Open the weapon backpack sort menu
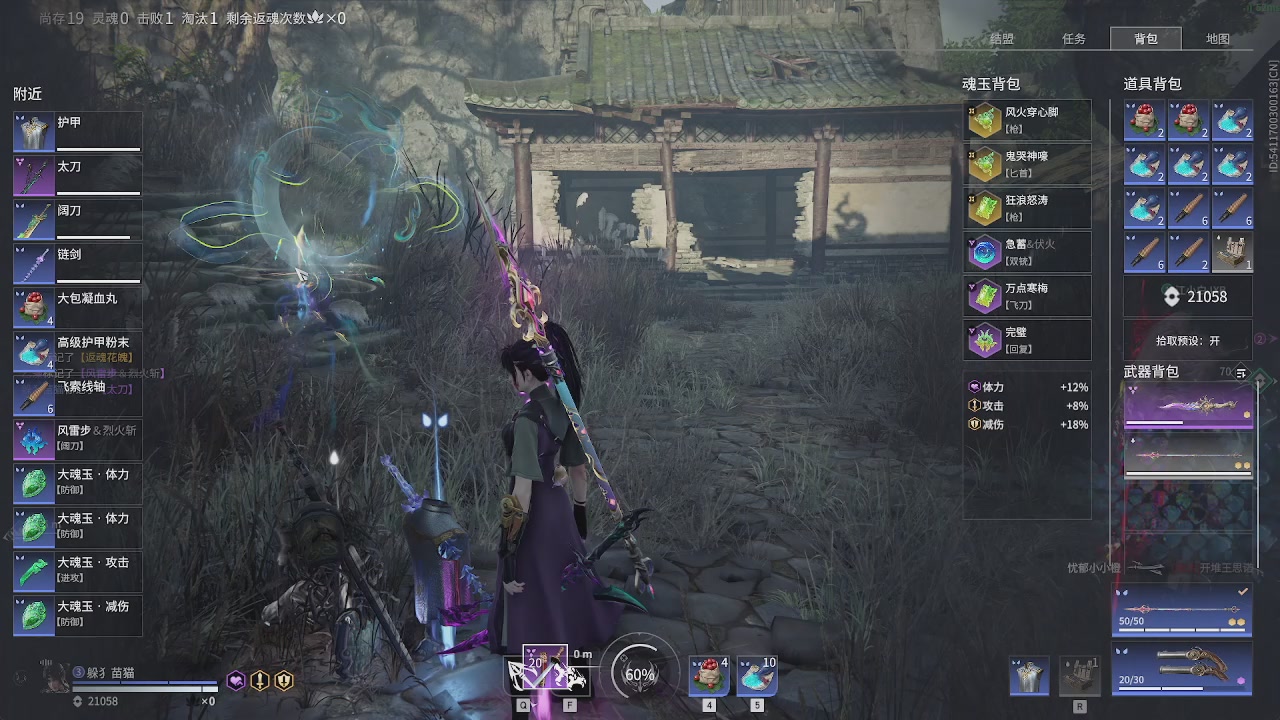Screen dimensions: 1280x720 [1241, 373]
